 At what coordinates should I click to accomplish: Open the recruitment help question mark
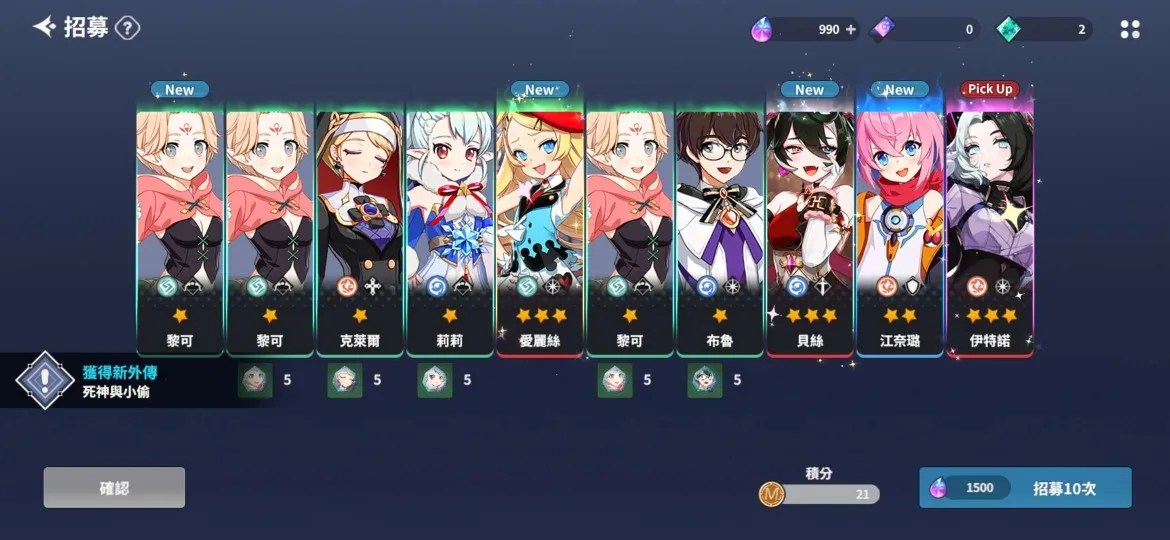pyautogui.click(x=127, y=28)
